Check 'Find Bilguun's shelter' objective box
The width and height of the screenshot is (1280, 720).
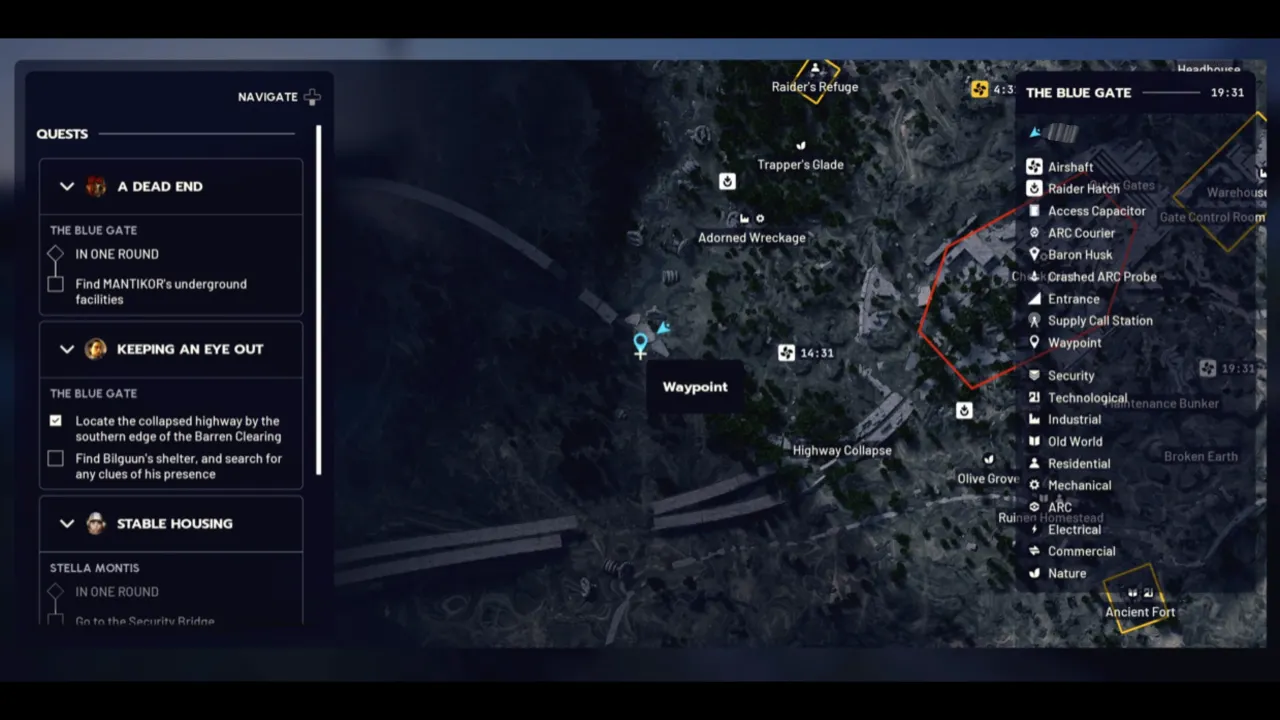click(x=55, y=458)
